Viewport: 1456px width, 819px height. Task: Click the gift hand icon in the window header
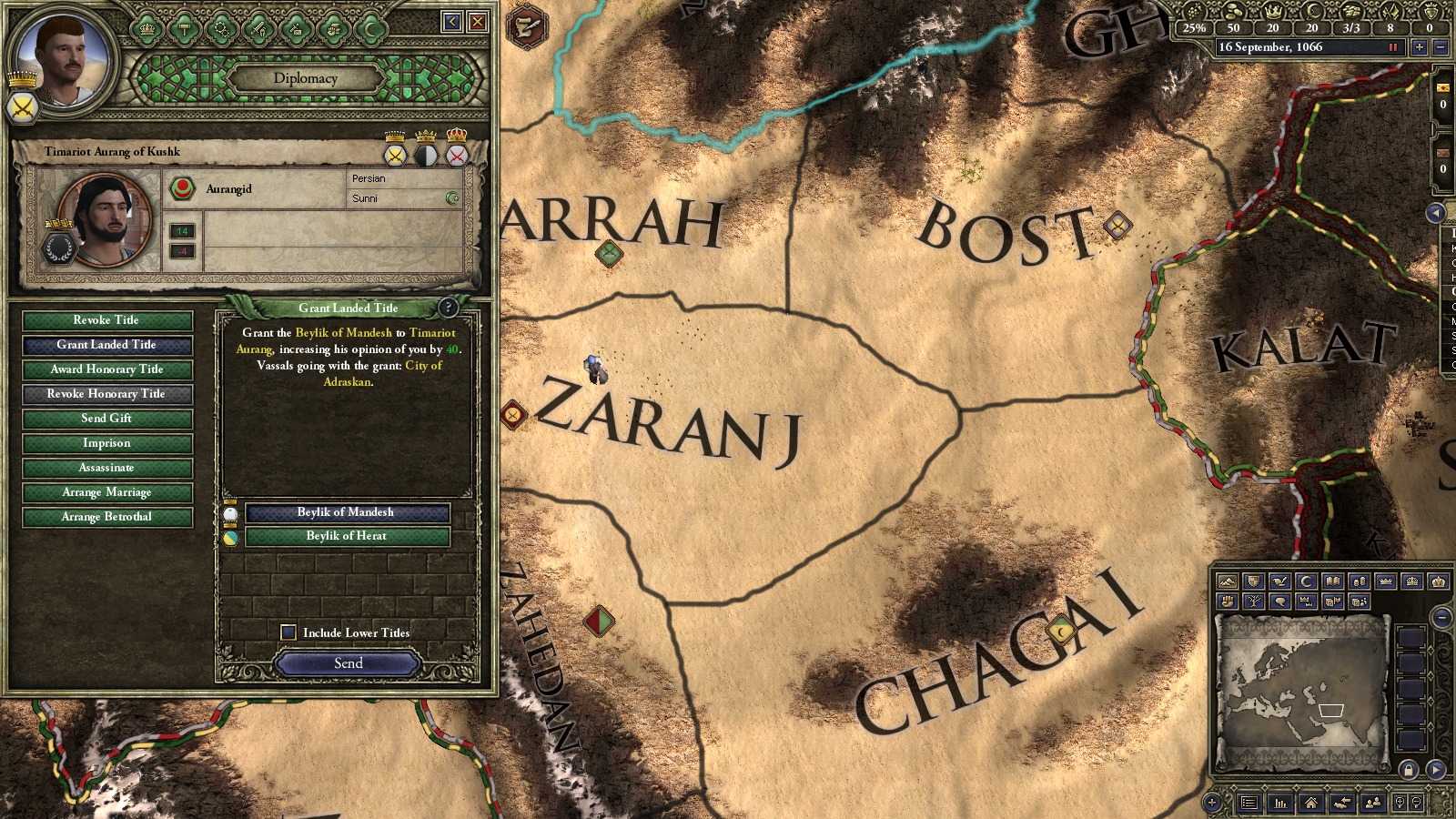point(331,28)
